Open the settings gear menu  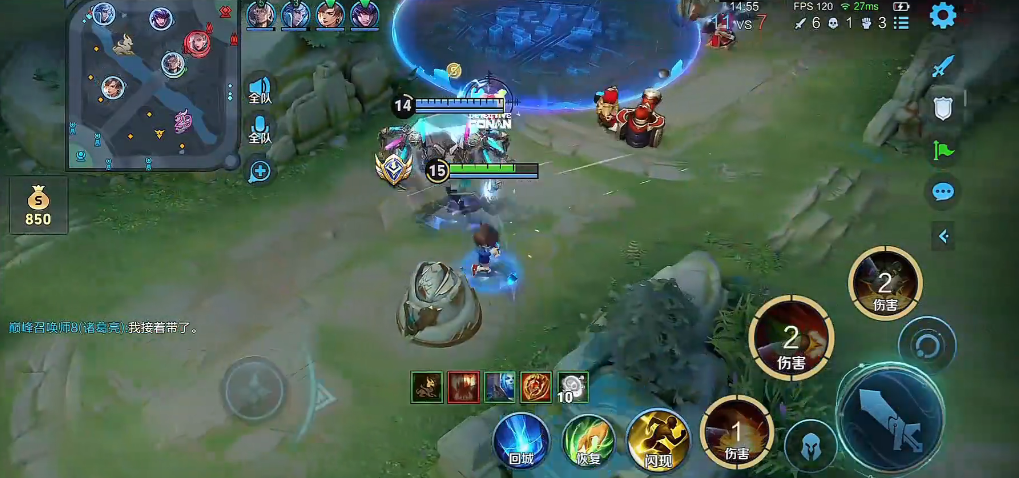coord(942,15)
